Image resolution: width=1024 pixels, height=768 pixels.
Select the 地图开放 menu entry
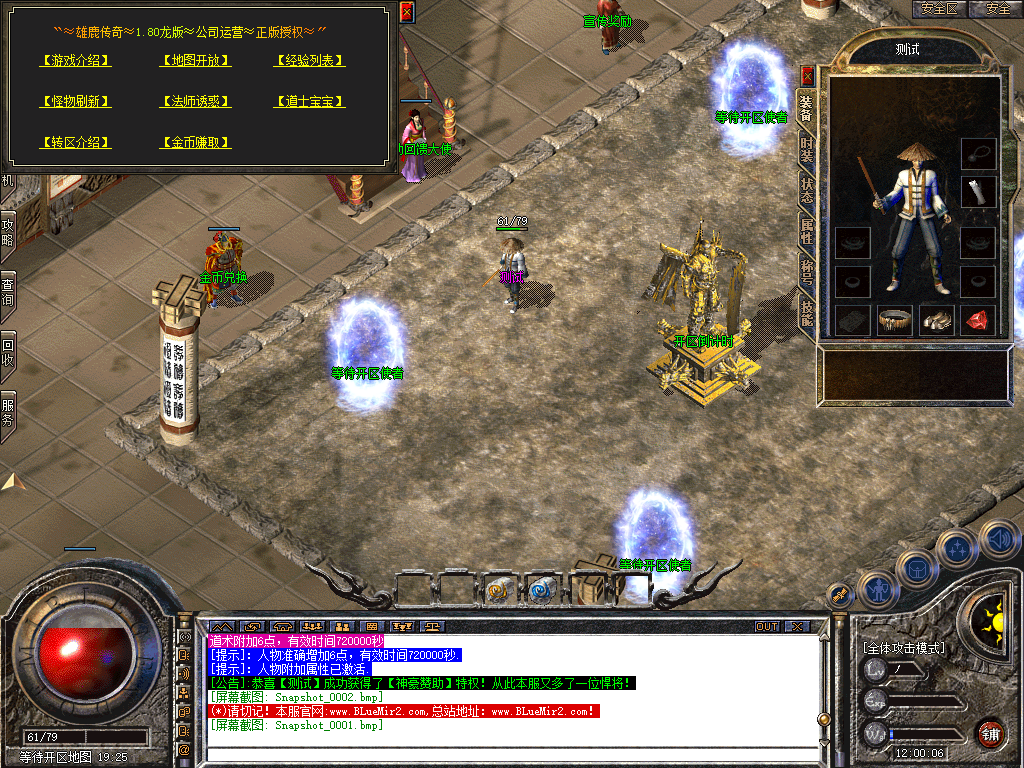[196, 60]
